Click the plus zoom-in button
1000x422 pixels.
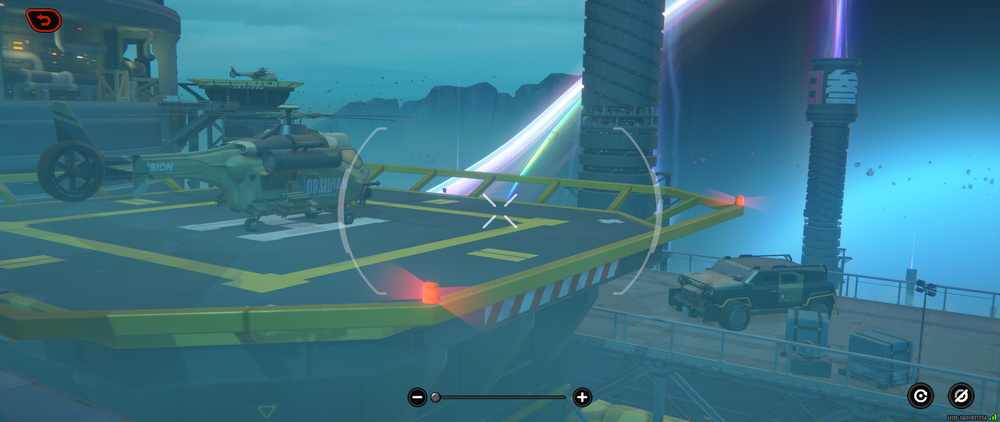click(582, 397)
